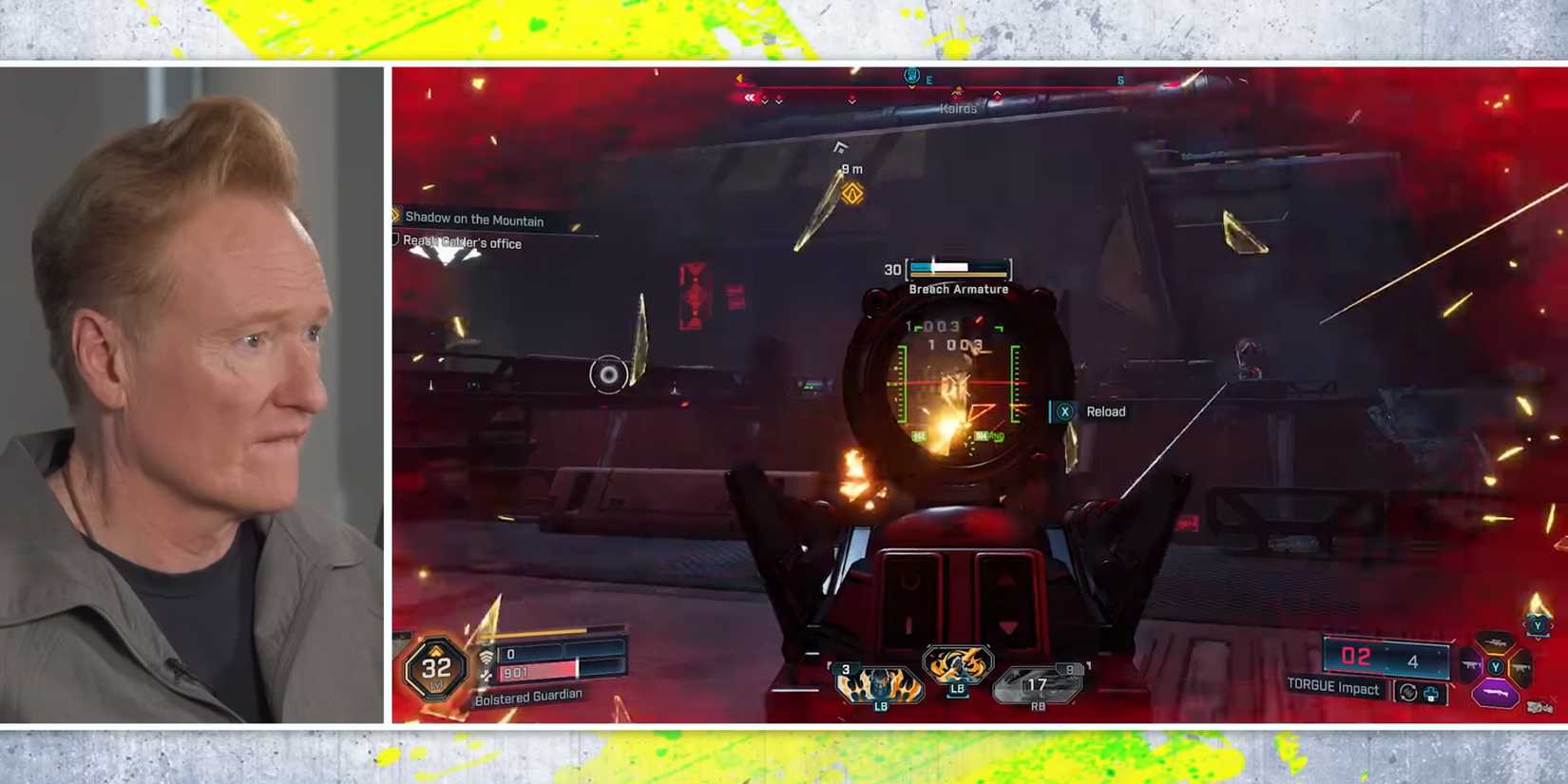Click the repair kit icon near TORGUE Impact
This screenshot has height=784, width=1568.
[1431, 693]
